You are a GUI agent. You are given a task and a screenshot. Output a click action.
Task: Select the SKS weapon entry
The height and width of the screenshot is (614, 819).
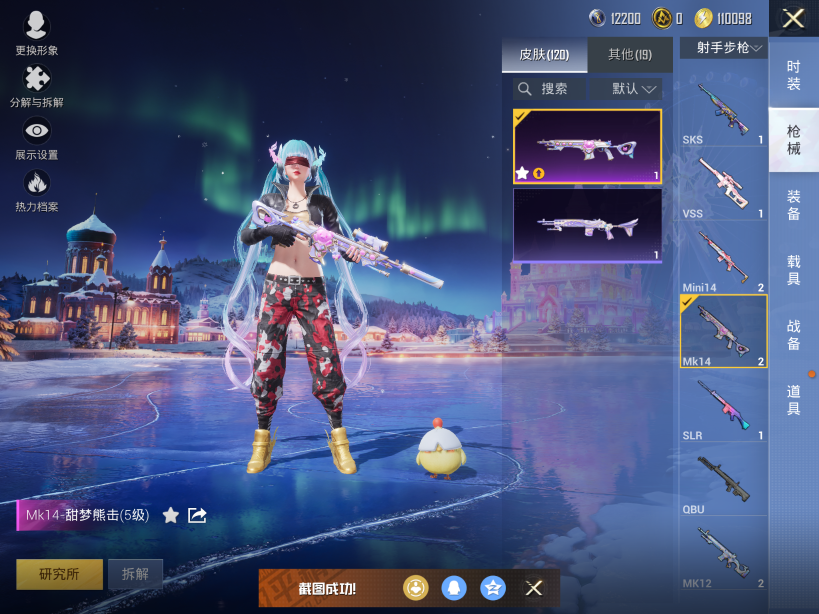point(723,112)
